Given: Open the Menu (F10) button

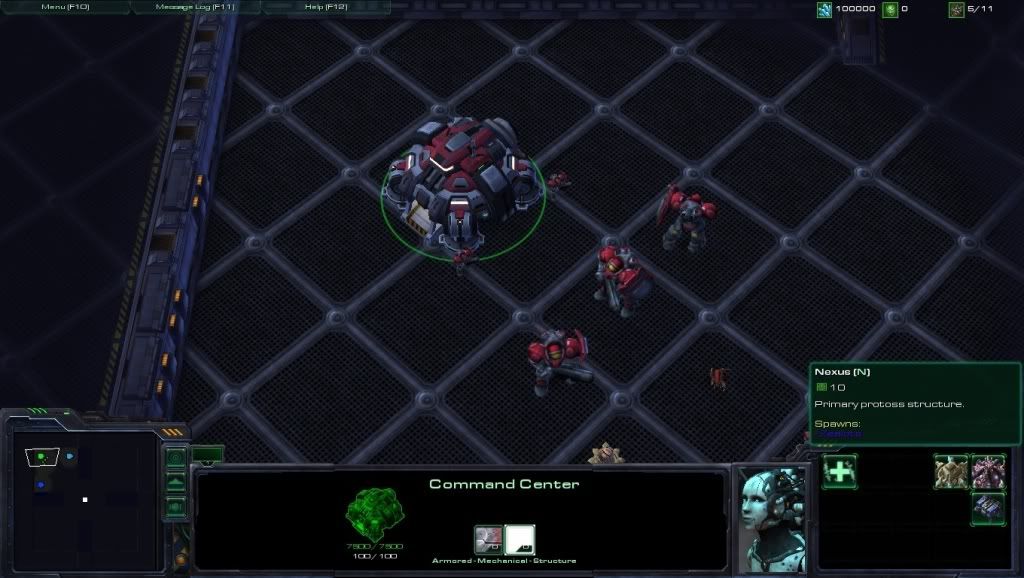Looking at the screenshot, I should point(65,7).
